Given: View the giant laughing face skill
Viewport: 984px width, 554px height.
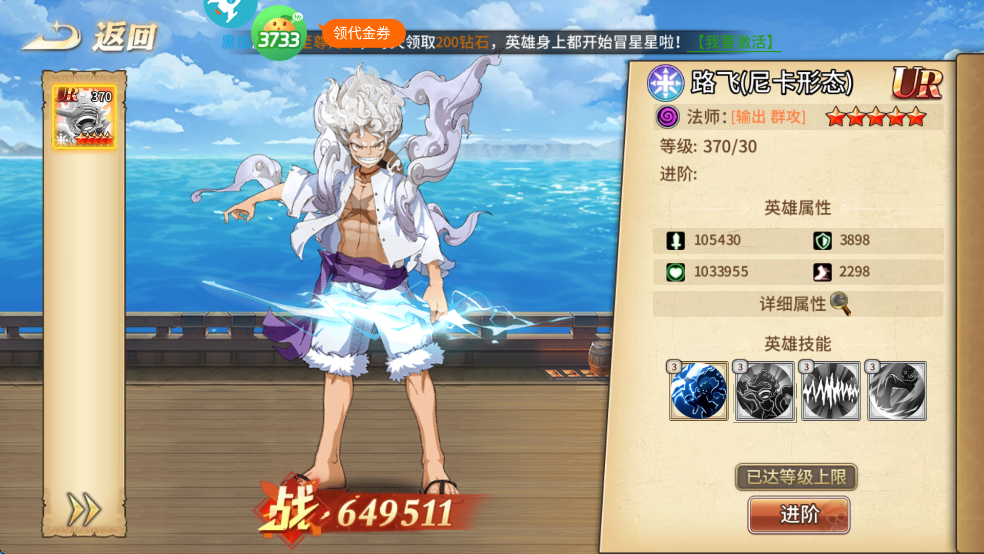Looking at the screenshot, I should pyautogui.click(x=765, y=391).
